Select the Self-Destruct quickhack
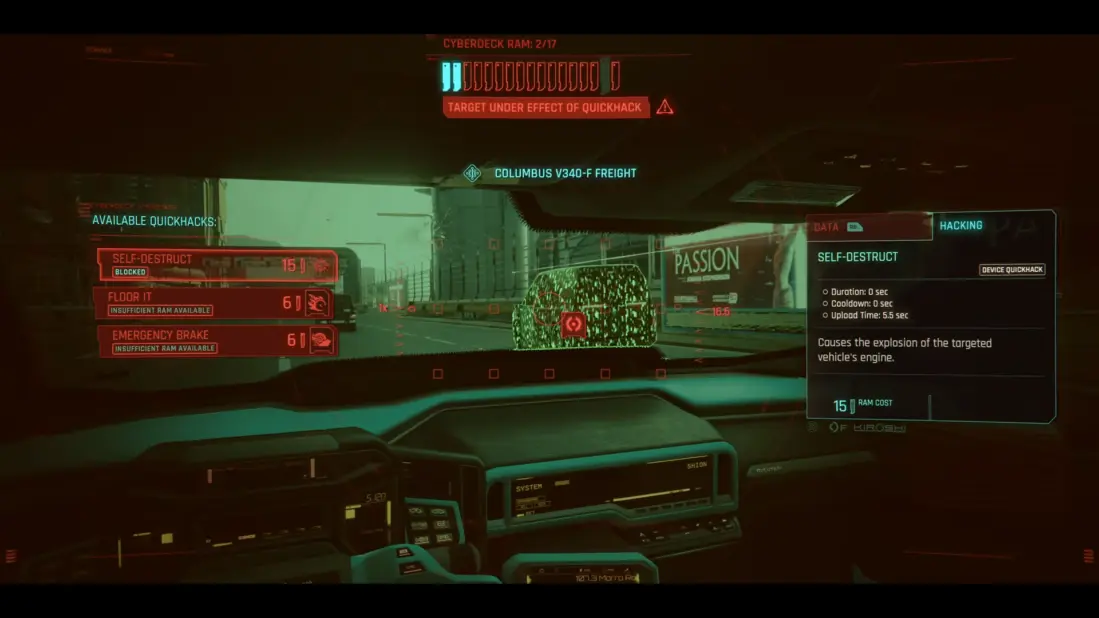 click(x=216, y=265)
